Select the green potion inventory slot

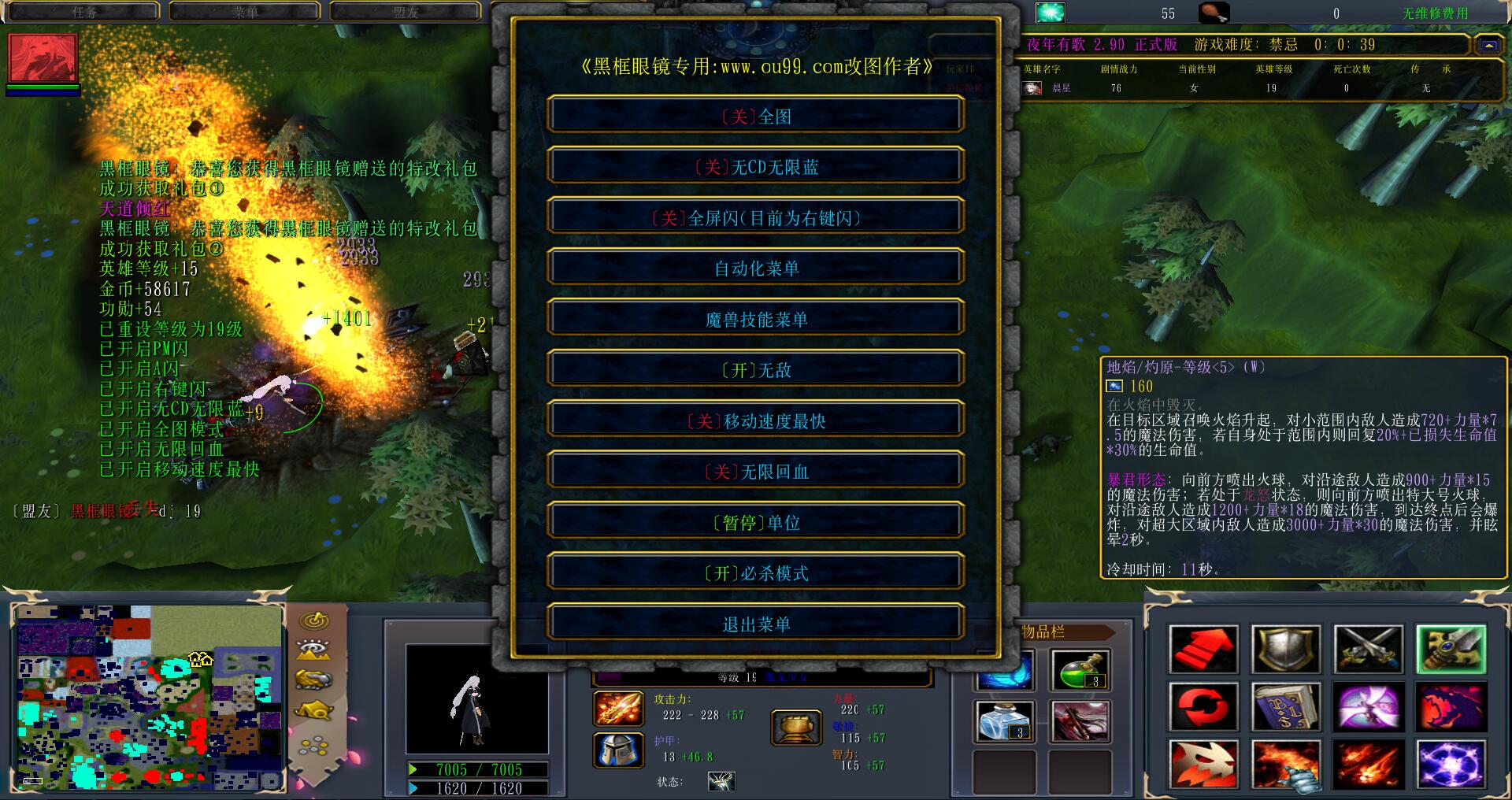[1080, 670]
